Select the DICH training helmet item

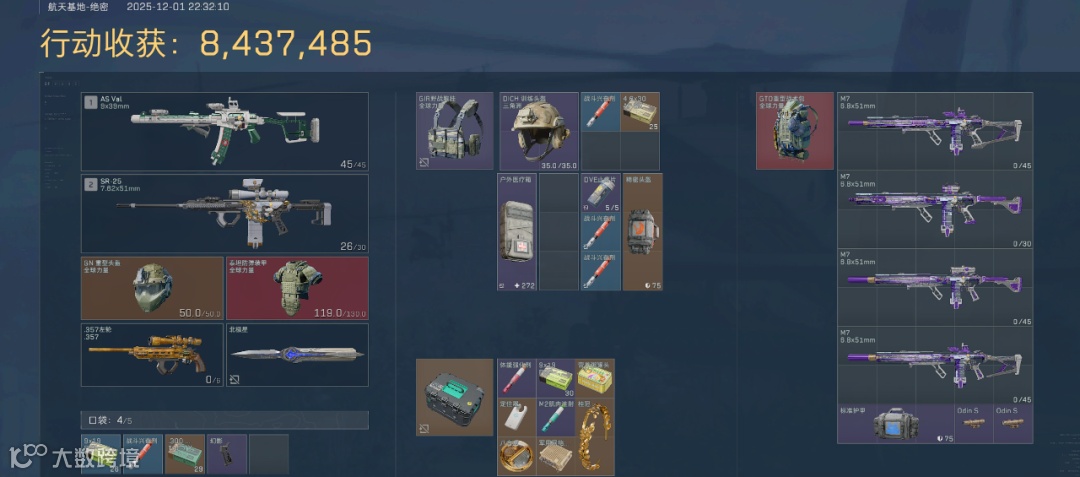point(538,131)
